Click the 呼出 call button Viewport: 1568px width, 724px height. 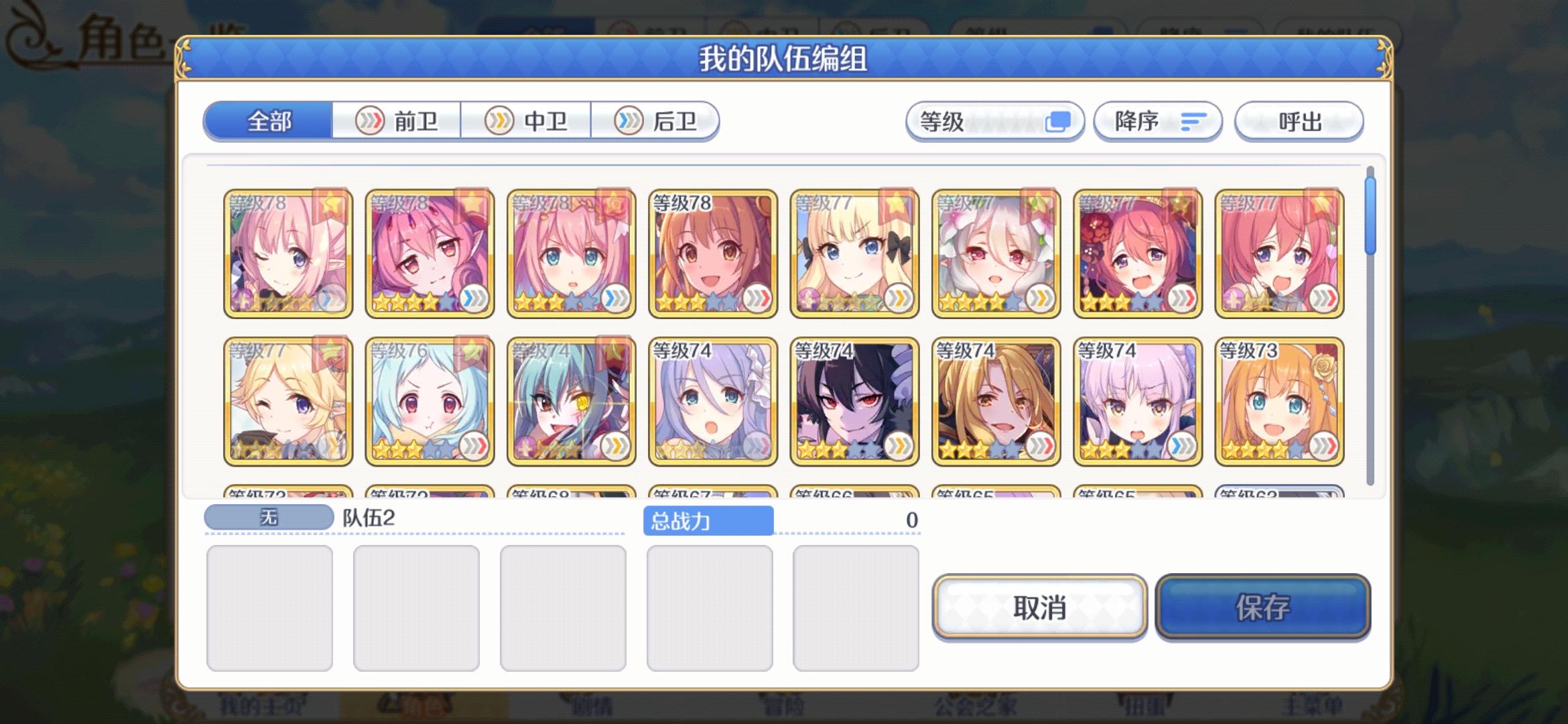point(1299,121)
